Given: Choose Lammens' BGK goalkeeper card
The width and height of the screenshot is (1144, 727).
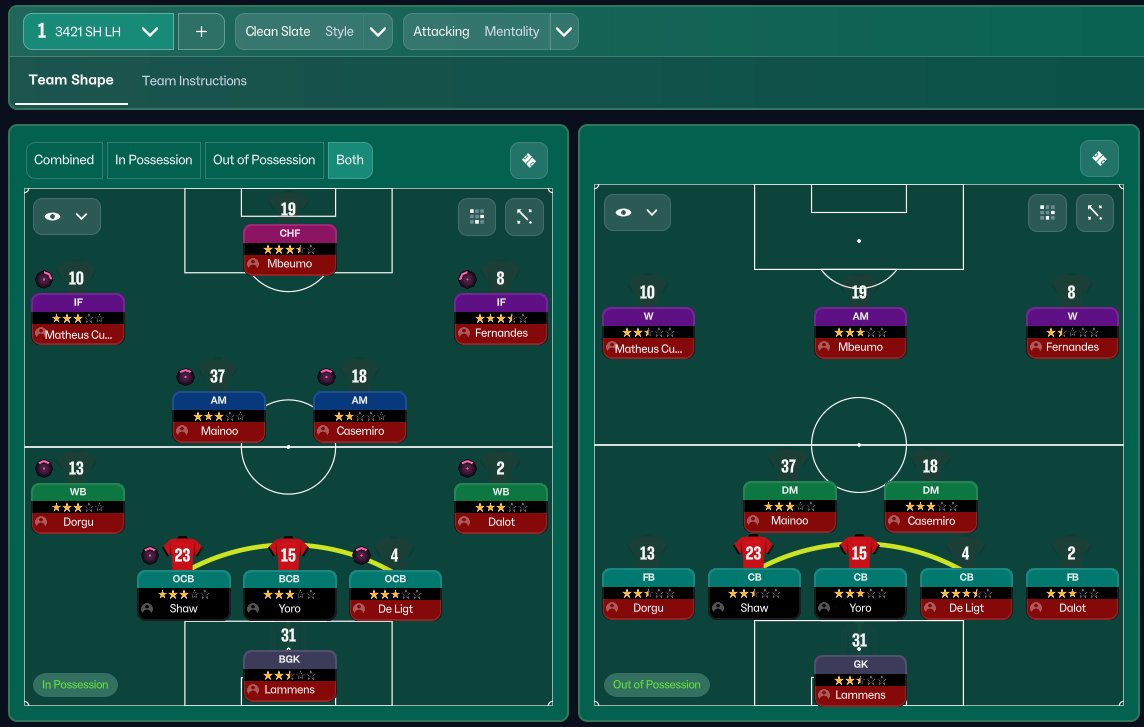Looking at the screenshot, I should coord(289,676).
